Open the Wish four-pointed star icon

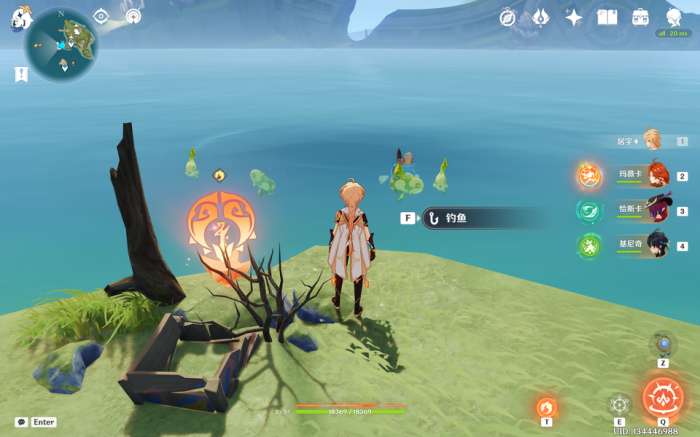click(574, 17)
